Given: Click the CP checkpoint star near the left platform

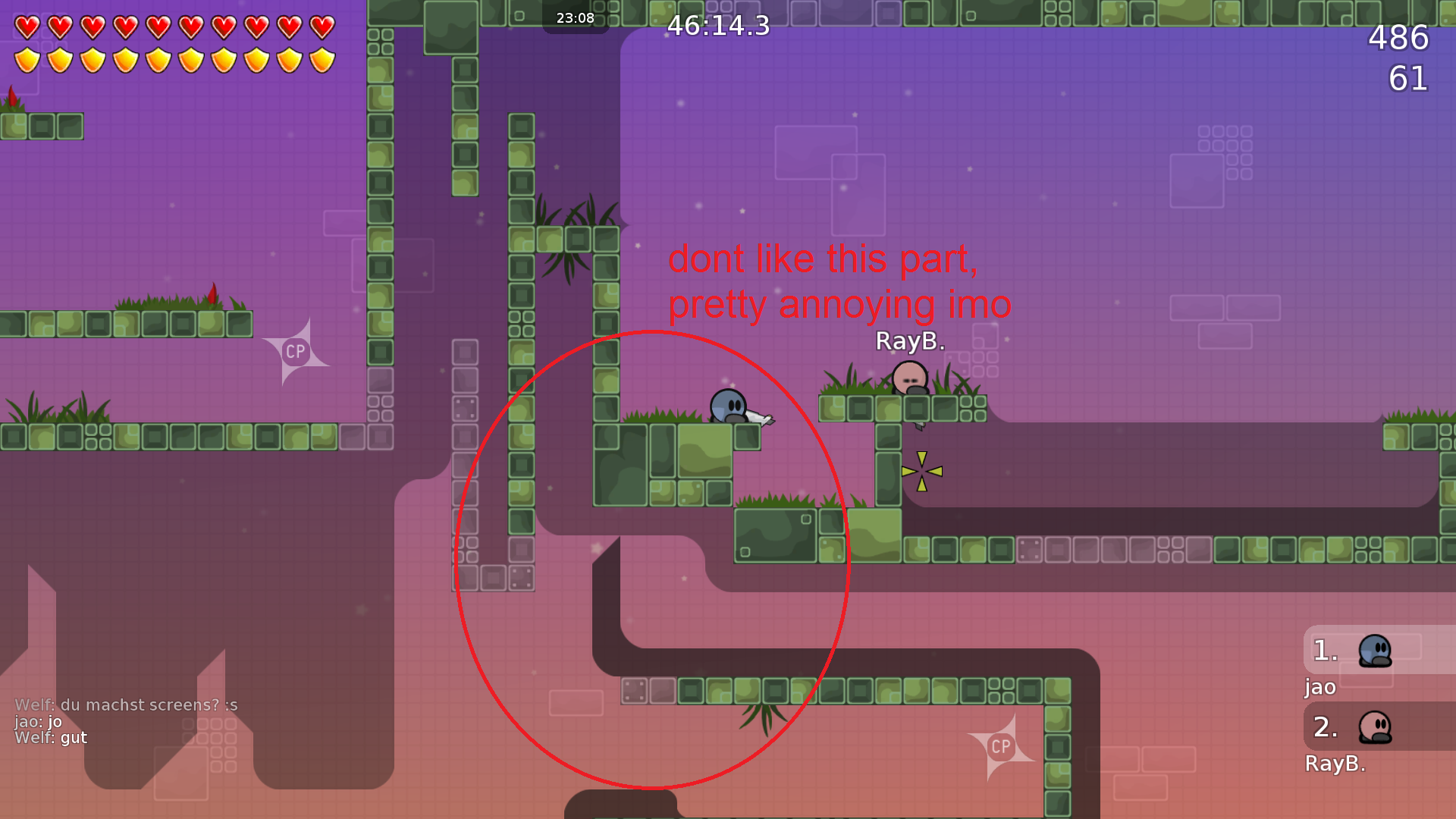Looking at the screenshot, I should point(296,350).
